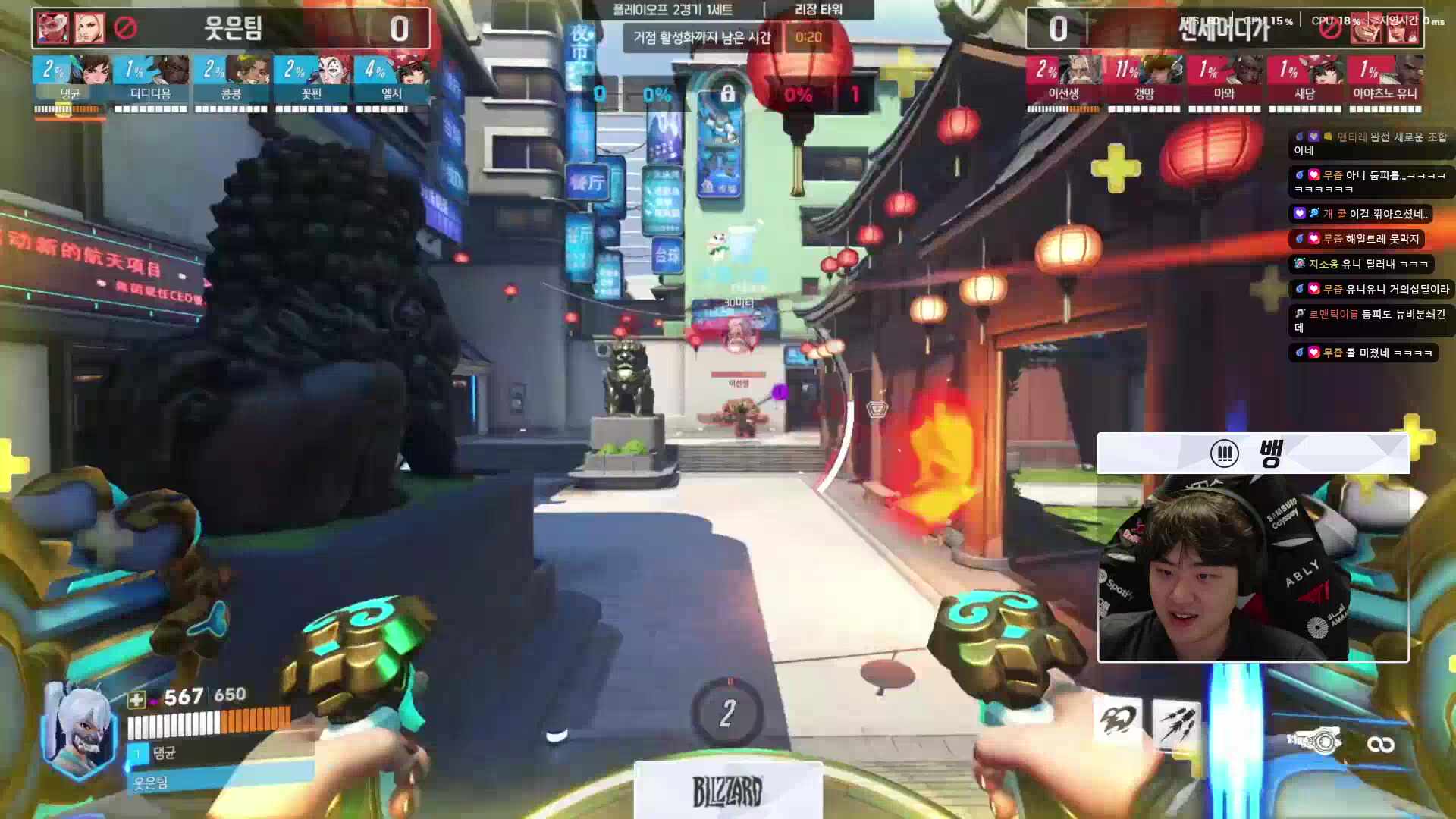Click the ultimate charge meter circle
The image size is (1456, 819).
point(727,713)
